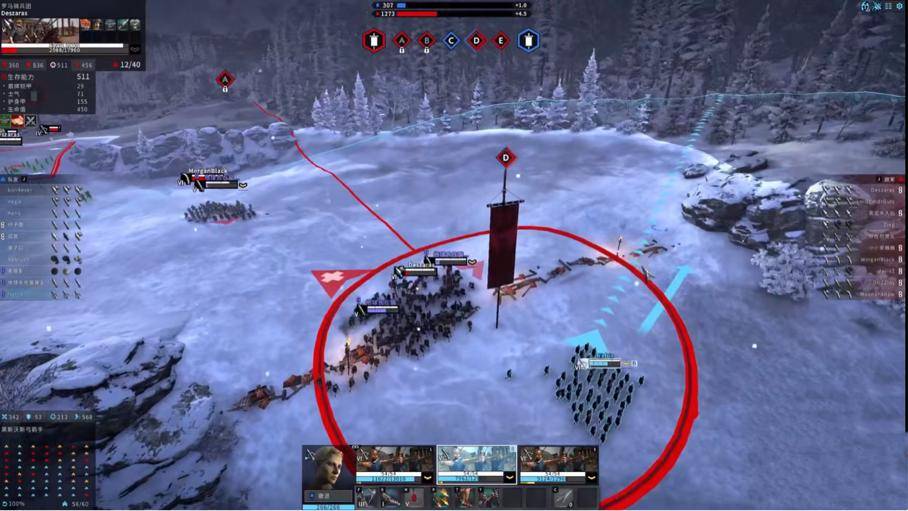
Task: Click capture point E in the objective bar
Action: 501,41
